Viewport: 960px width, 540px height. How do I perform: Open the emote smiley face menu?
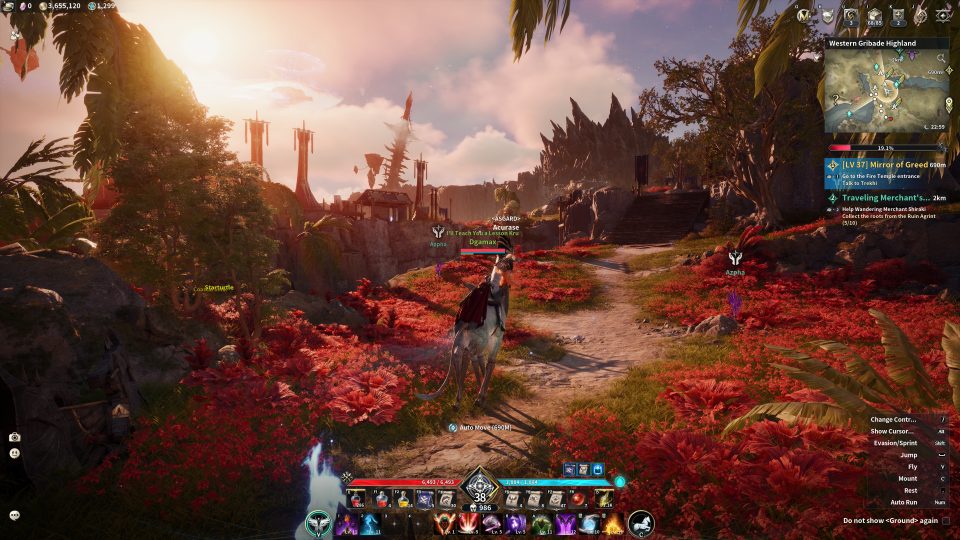click(15, 453)
